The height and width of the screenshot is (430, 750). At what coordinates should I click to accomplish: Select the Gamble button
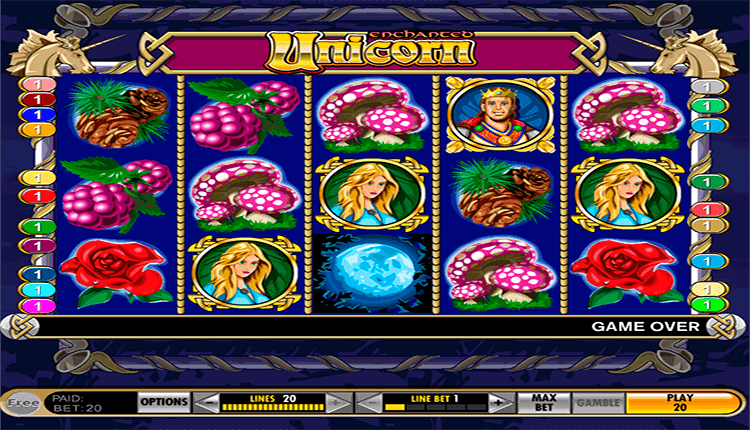coord(596,402)
